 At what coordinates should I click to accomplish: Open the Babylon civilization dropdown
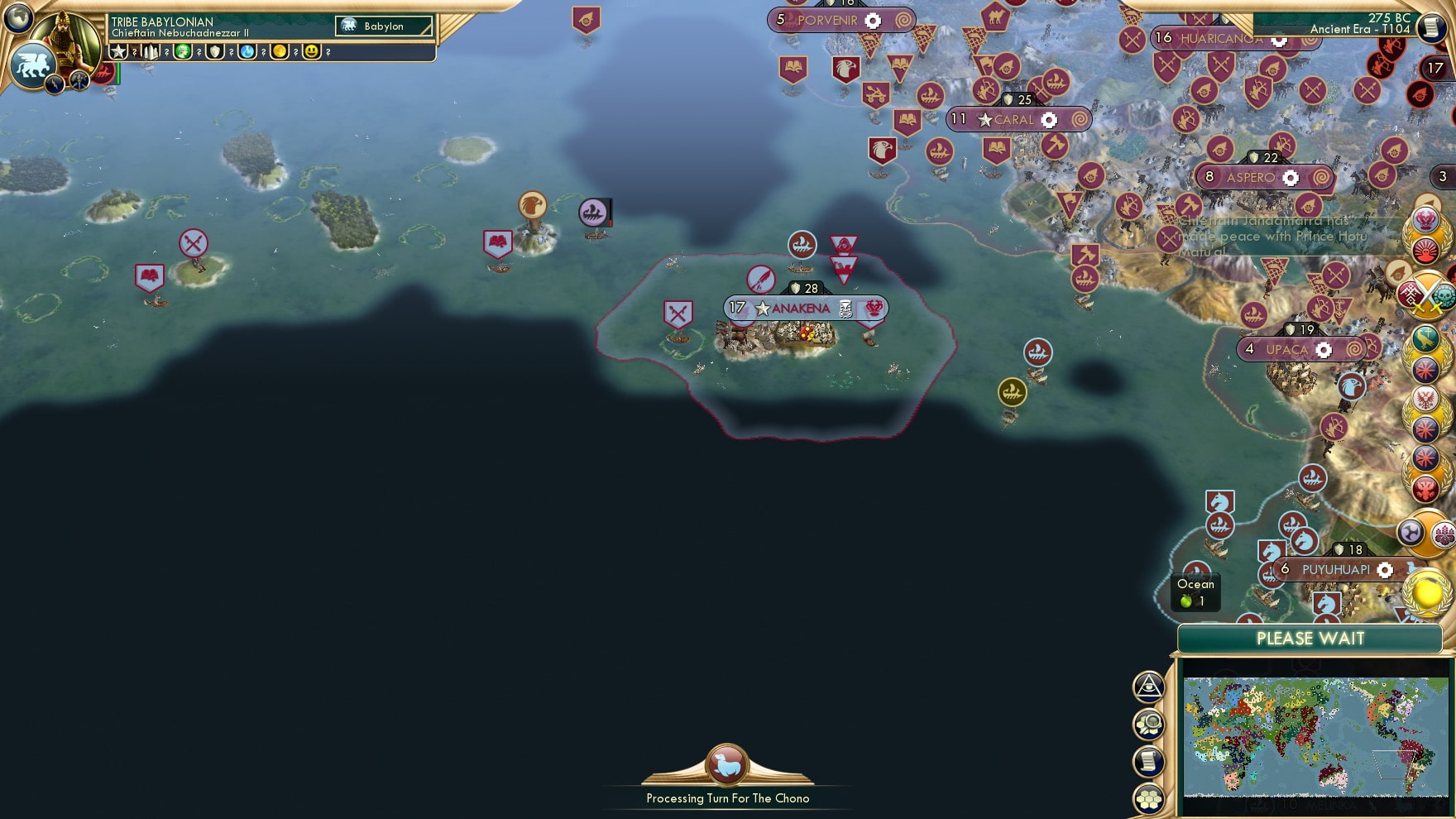[x=382, y=26]
